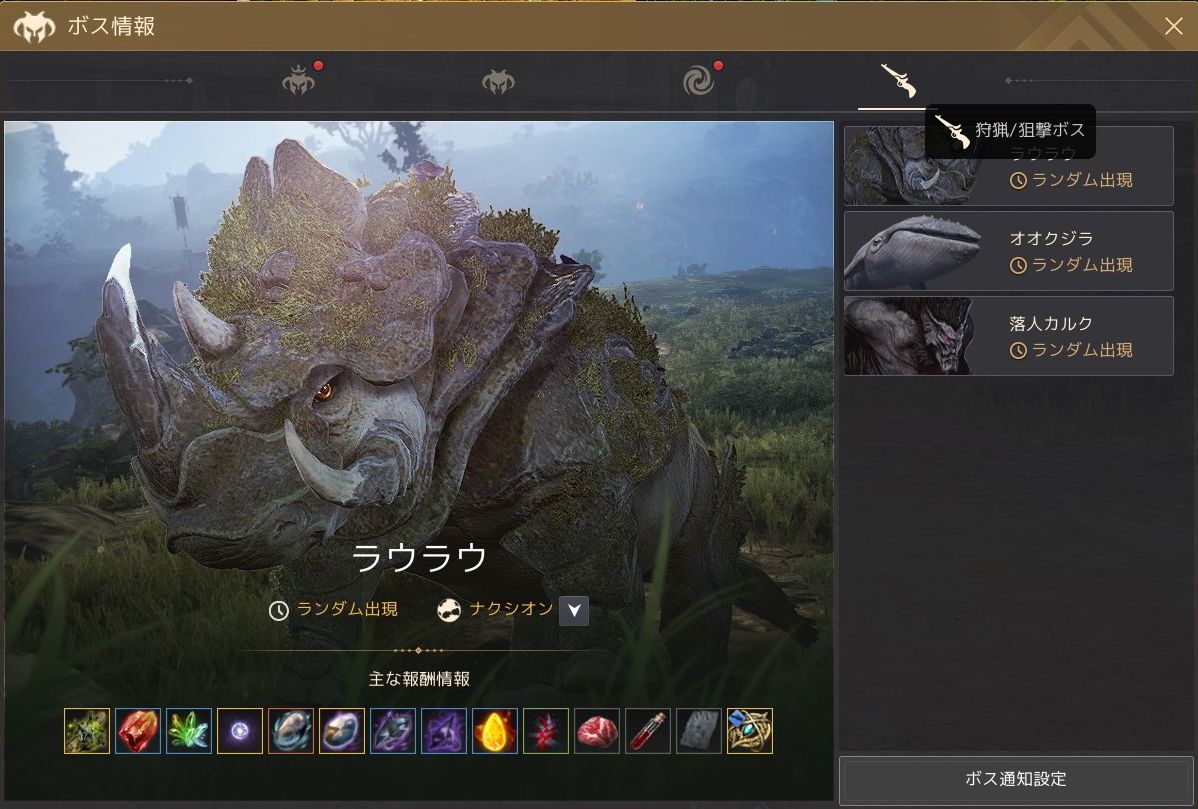The image size is (1198, 809).
Task: Open the ボス通知設定 notification settings
Action: [1015, 779]
